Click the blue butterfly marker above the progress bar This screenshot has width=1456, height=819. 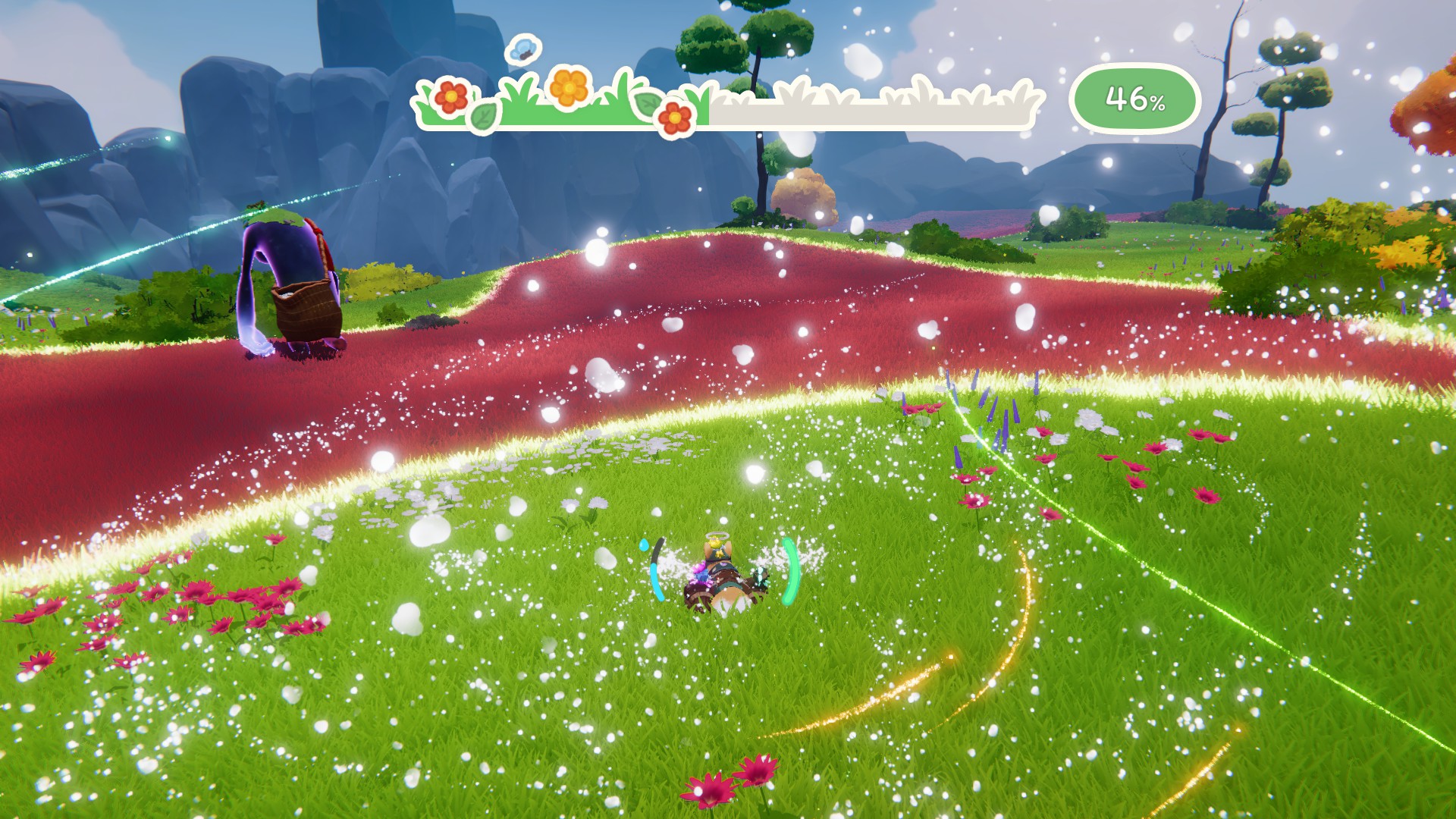[x=522, y=49]
